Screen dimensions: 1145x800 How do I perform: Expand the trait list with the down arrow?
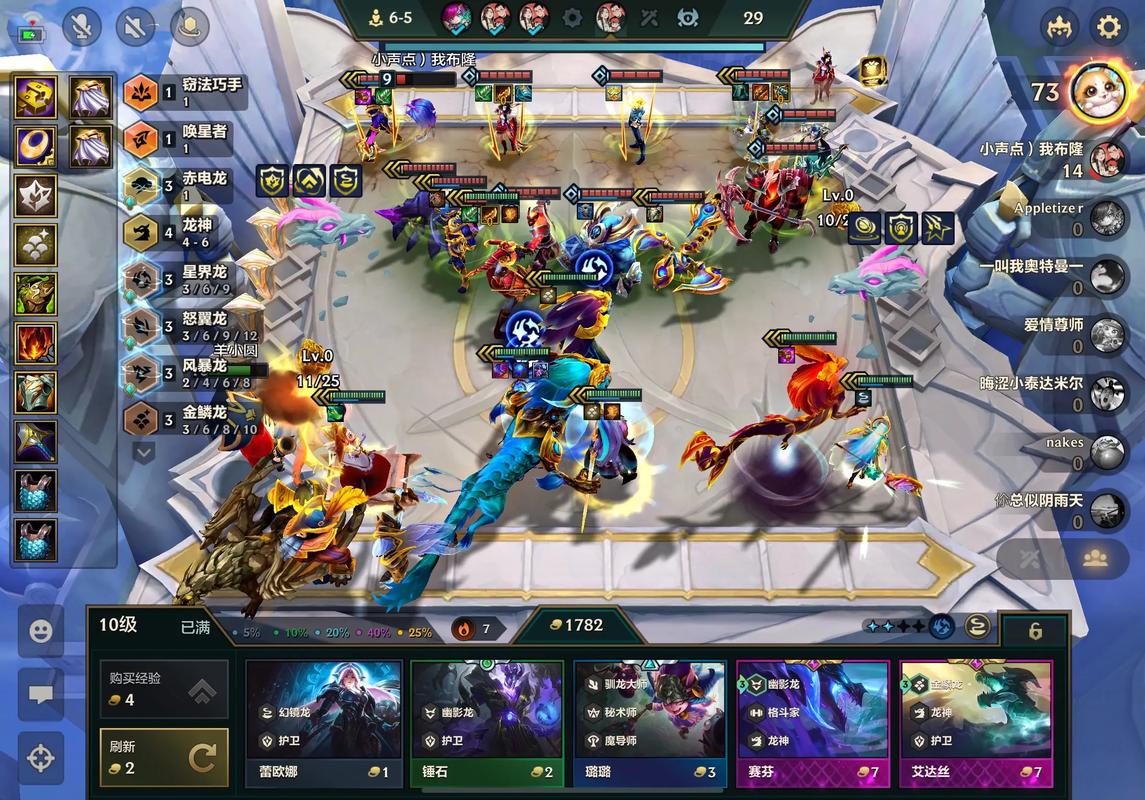pos(144,453)
